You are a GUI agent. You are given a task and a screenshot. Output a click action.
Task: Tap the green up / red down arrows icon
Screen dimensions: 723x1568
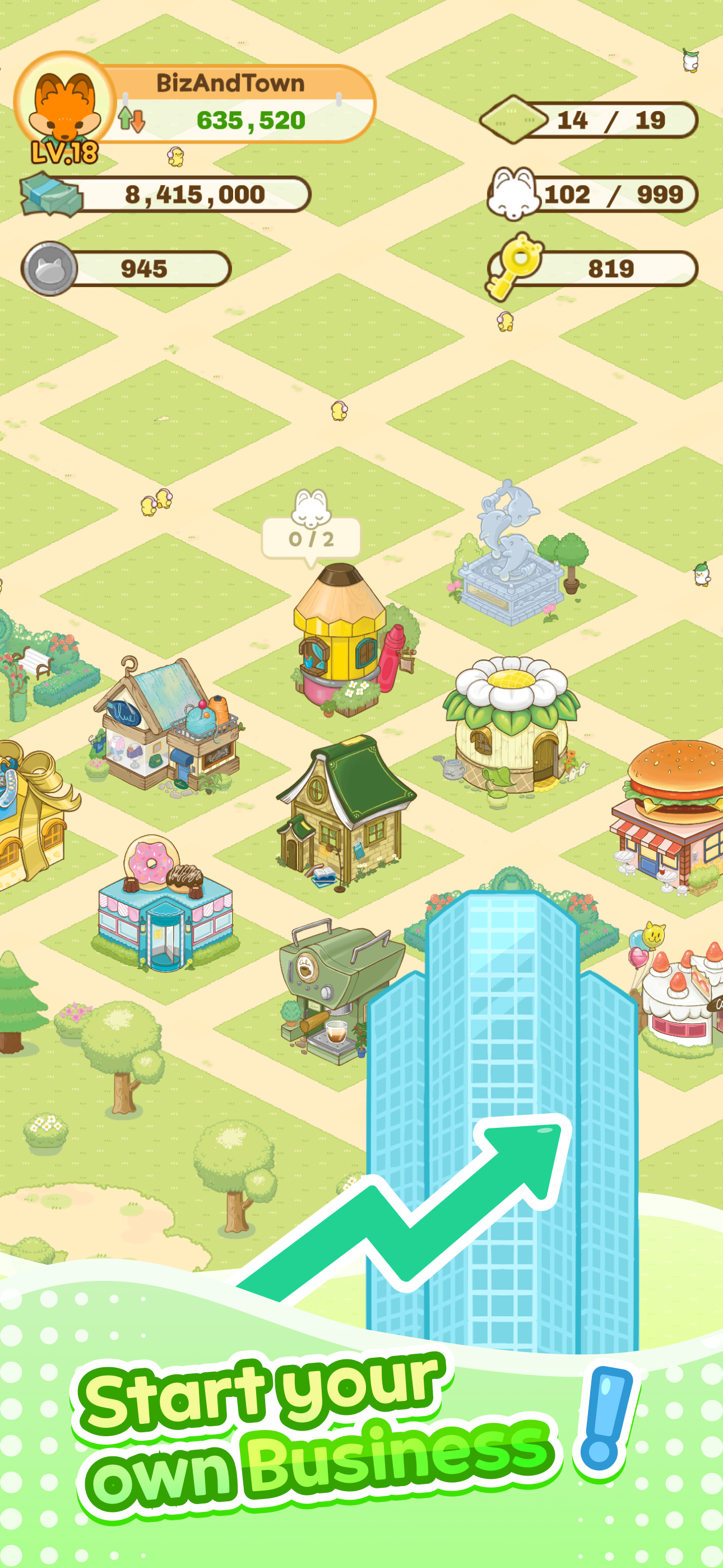(131, 120)
